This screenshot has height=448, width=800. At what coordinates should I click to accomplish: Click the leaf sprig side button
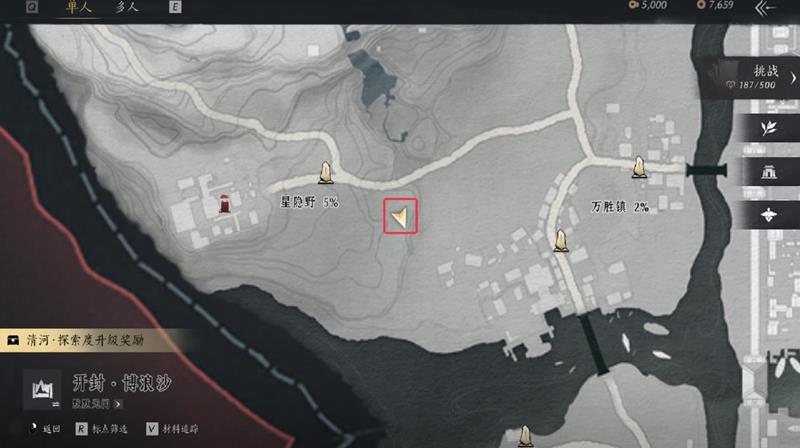pos(769,129)
